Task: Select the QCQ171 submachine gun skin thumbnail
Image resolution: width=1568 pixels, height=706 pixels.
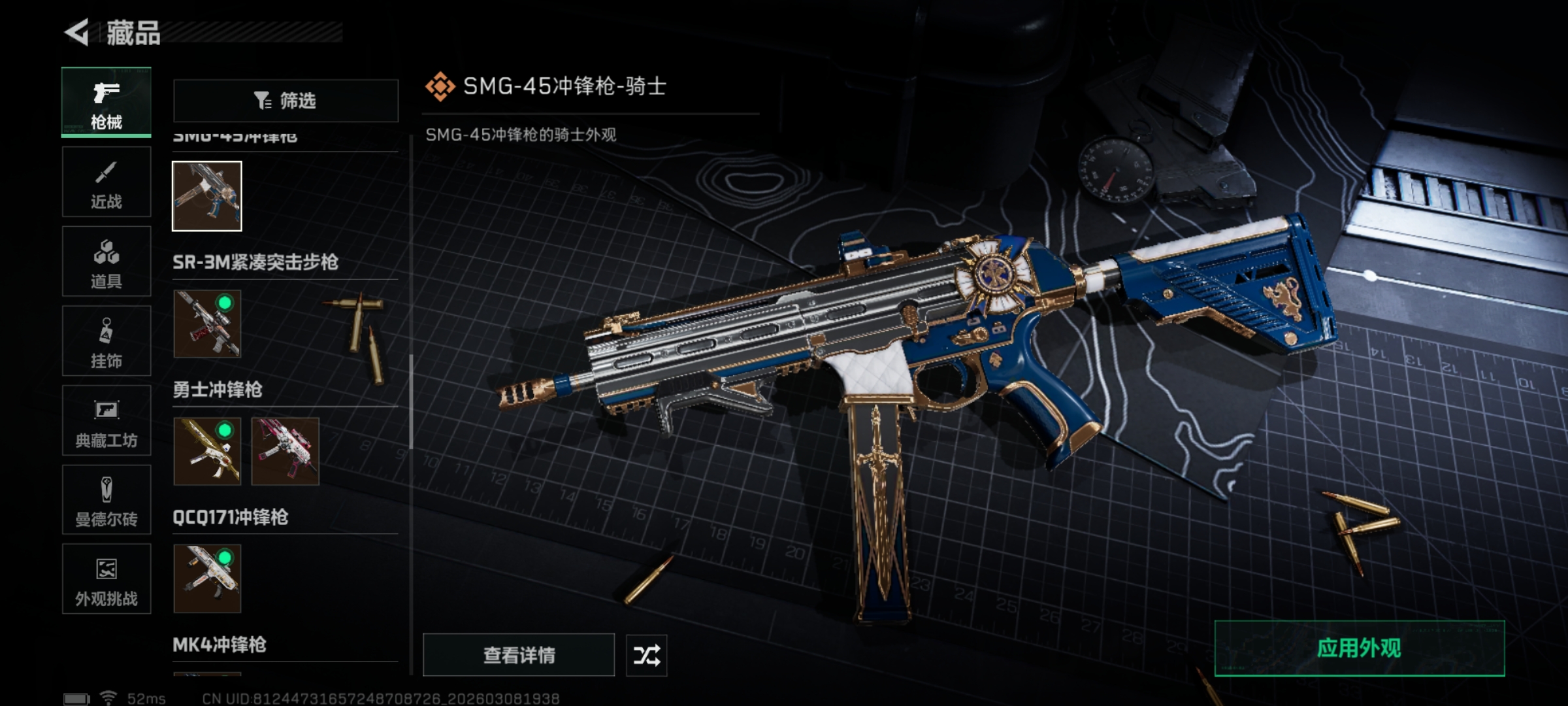Action: click(207, 579)
